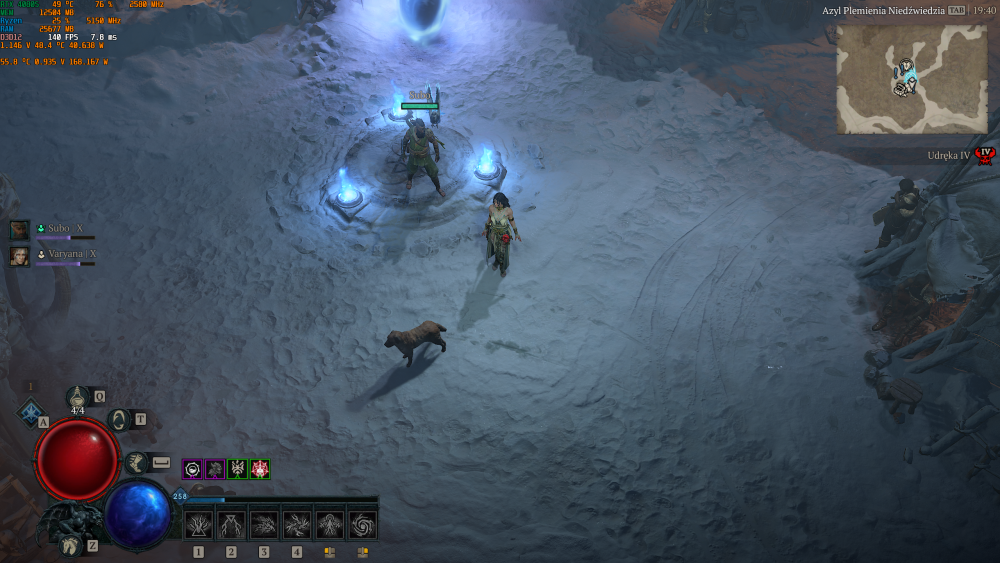Cast the spiral vortex skill
This screenshot has height=563, width=1000.
click(362, 525)
